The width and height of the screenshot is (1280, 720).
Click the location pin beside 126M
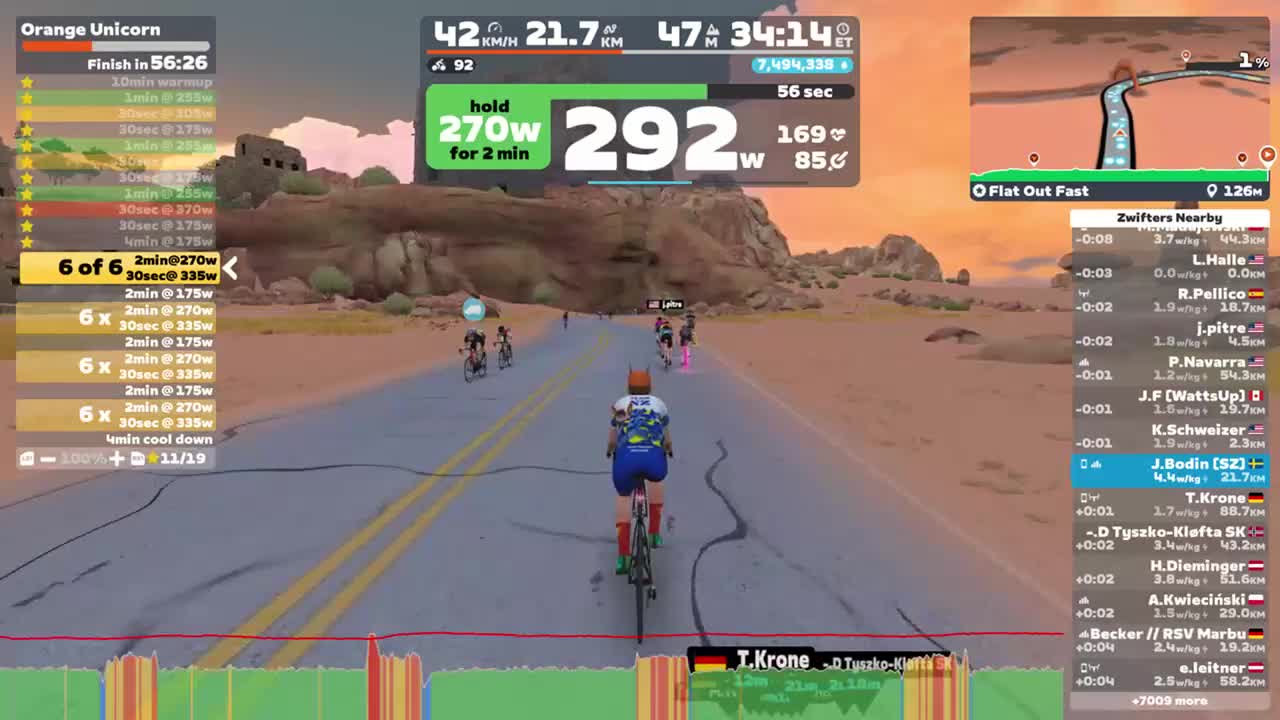pyautogui.click(x=1211, y=190)
